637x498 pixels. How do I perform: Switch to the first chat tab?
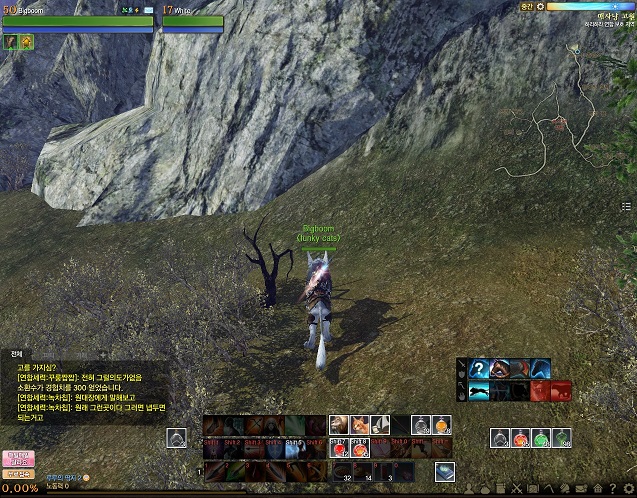point(16,354)
